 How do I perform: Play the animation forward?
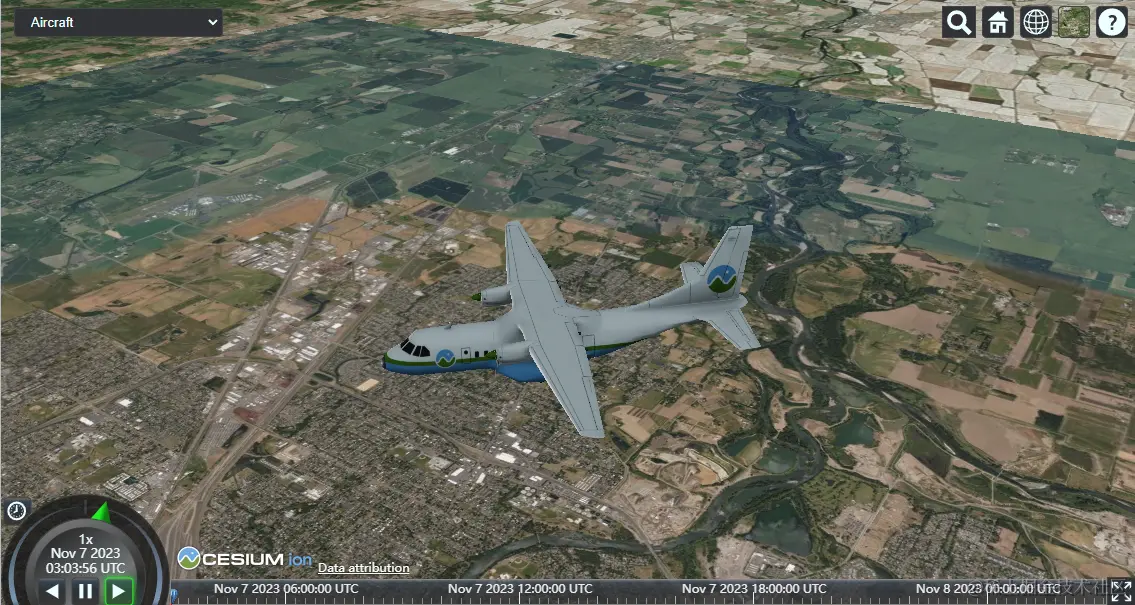click(118, 591)
